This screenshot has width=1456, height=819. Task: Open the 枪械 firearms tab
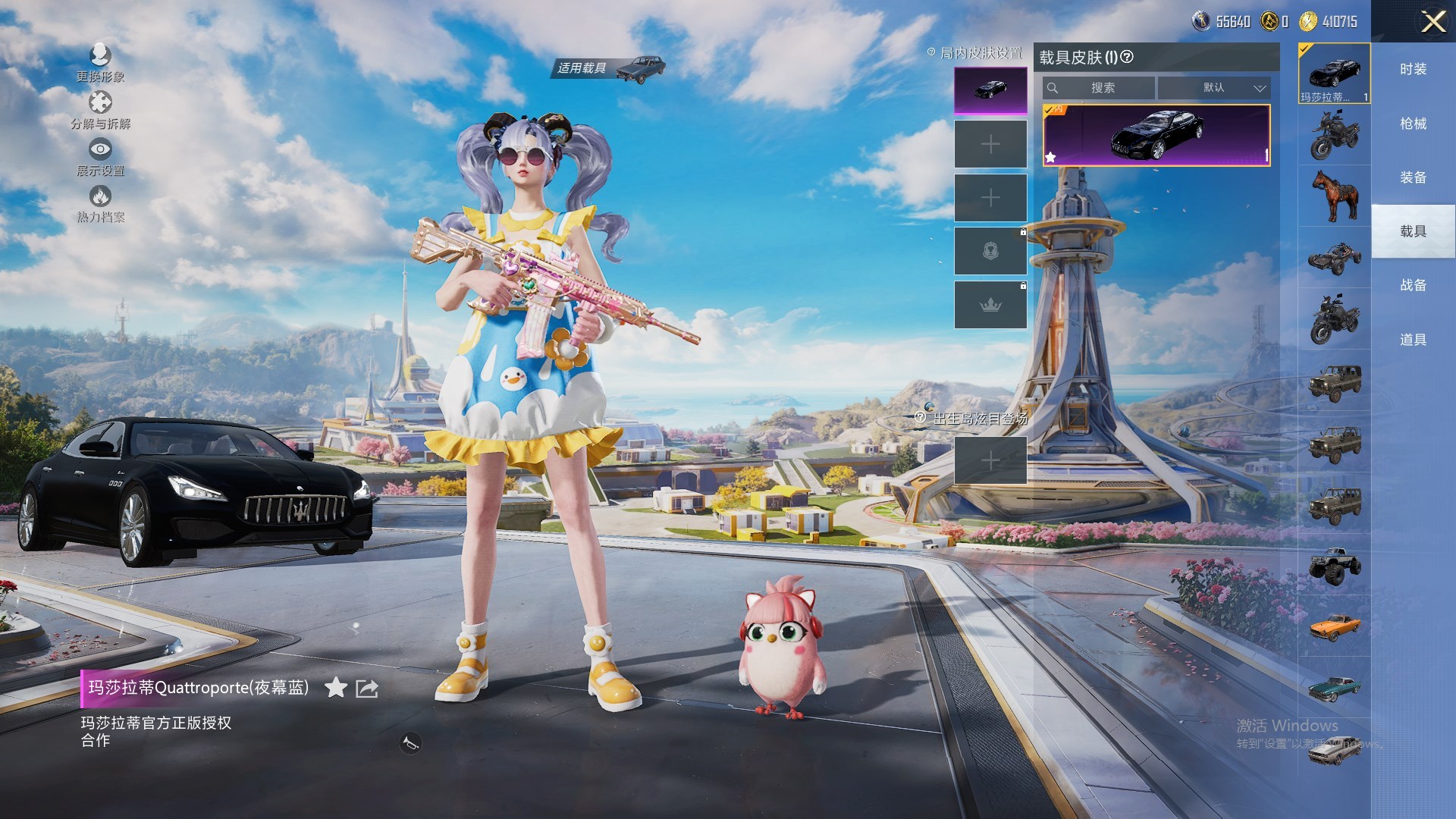[x=1413, y=124]
